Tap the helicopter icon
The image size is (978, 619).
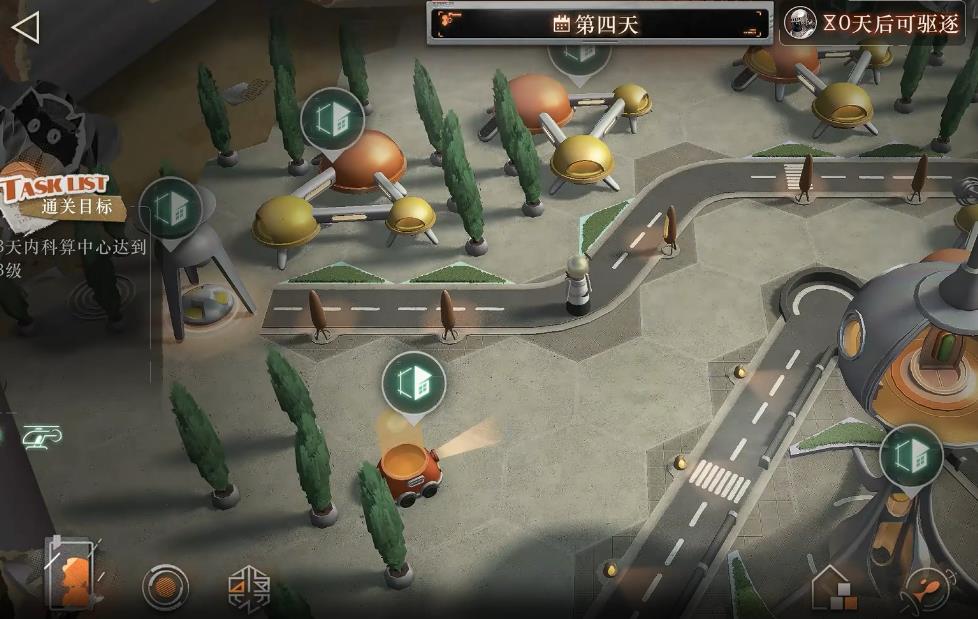click(42, 435)
